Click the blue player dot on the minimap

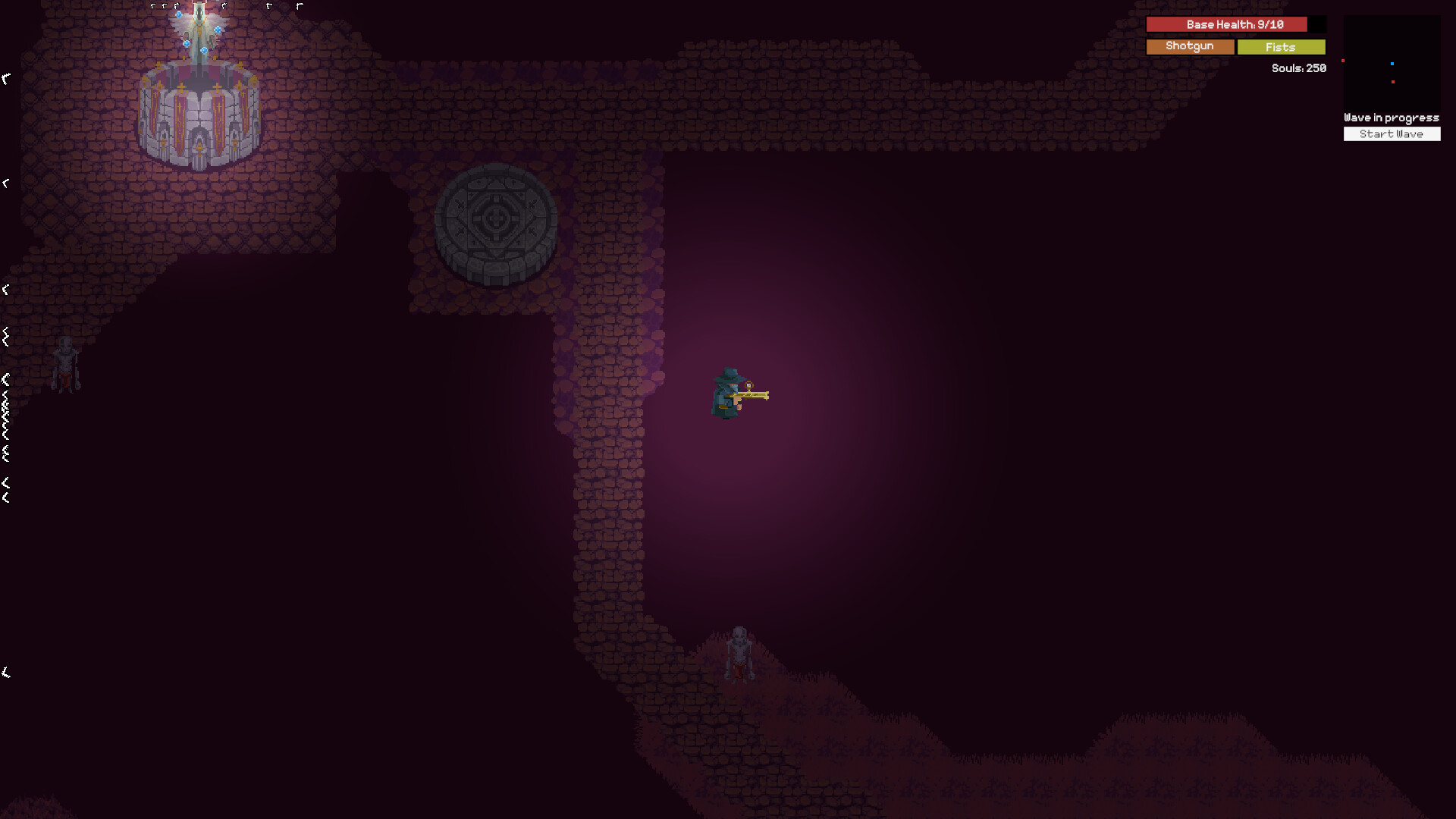point(1392,65)
